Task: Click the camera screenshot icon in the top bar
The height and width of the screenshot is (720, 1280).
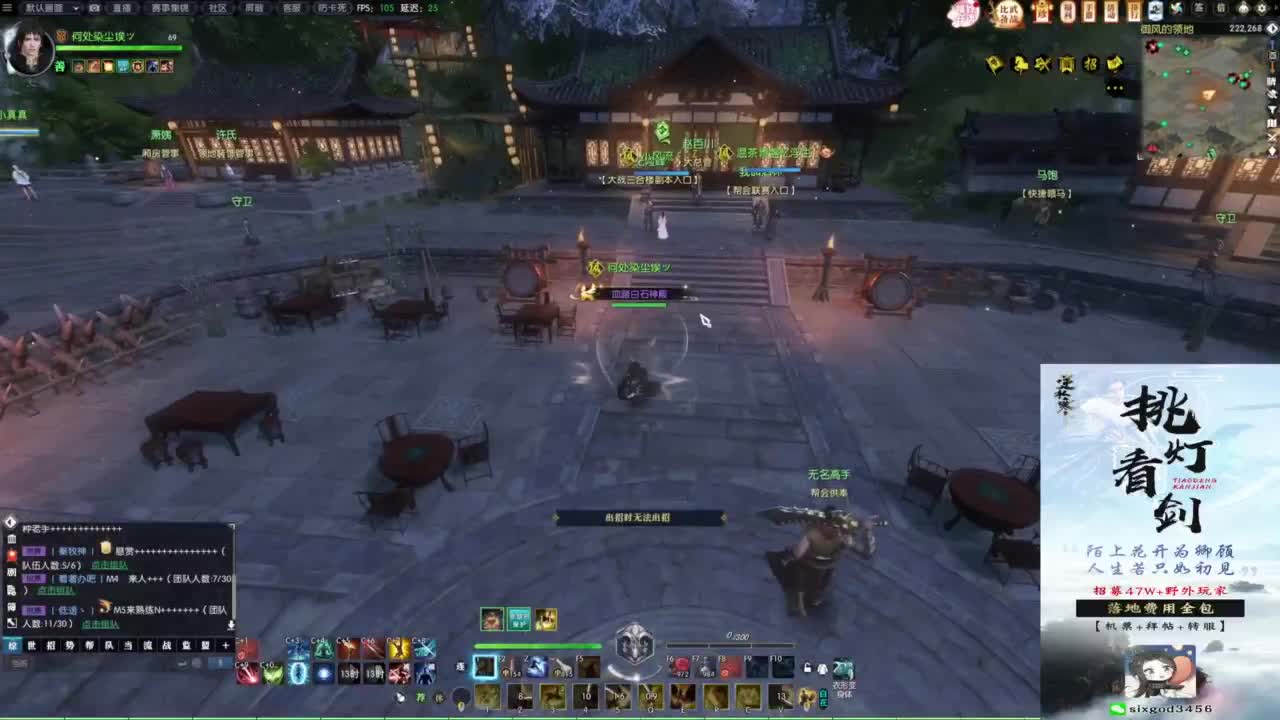Action: point(95,7)
